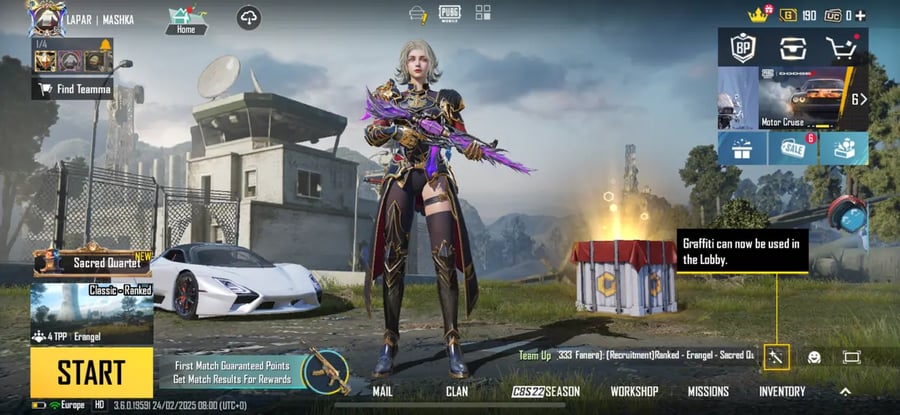Go to the Home building icon
This screenshot has height=415, width=900.
pyautogui.click(x=185, y=19)
